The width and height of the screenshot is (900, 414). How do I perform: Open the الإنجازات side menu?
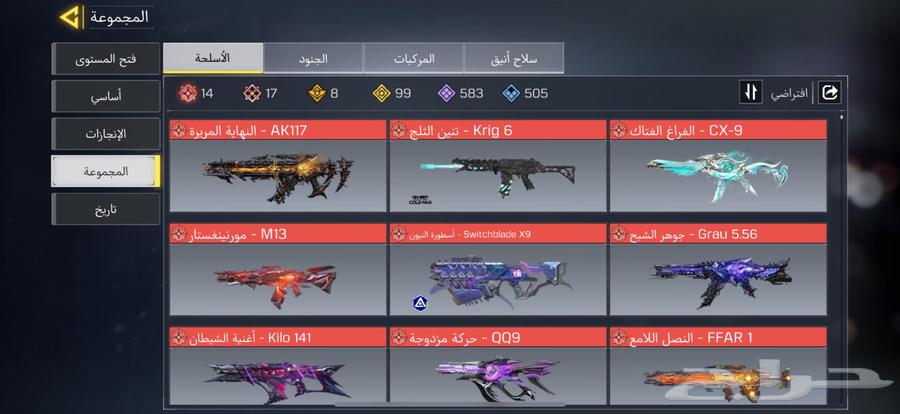[105, 133]
